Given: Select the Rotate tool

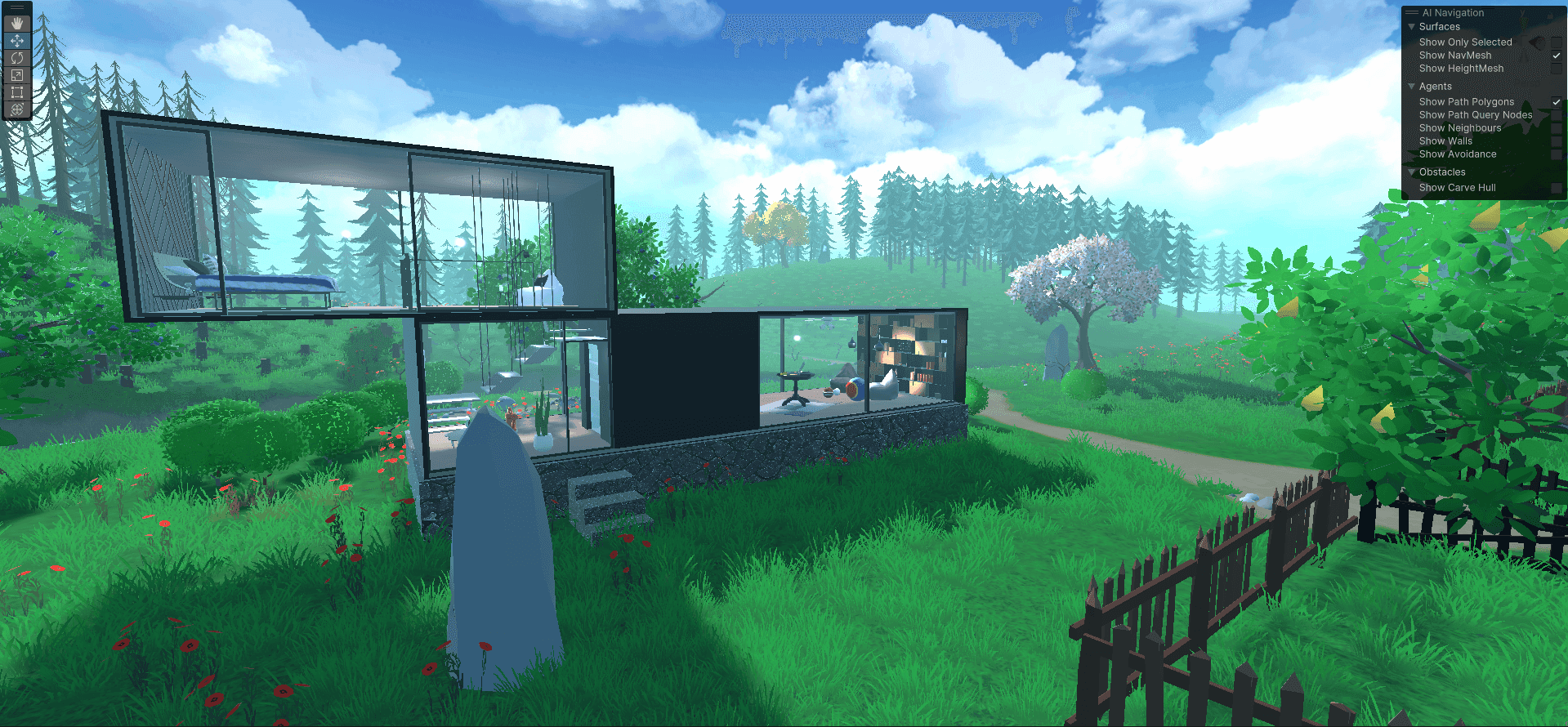Looking at the screenshot, I should (16, 58).
